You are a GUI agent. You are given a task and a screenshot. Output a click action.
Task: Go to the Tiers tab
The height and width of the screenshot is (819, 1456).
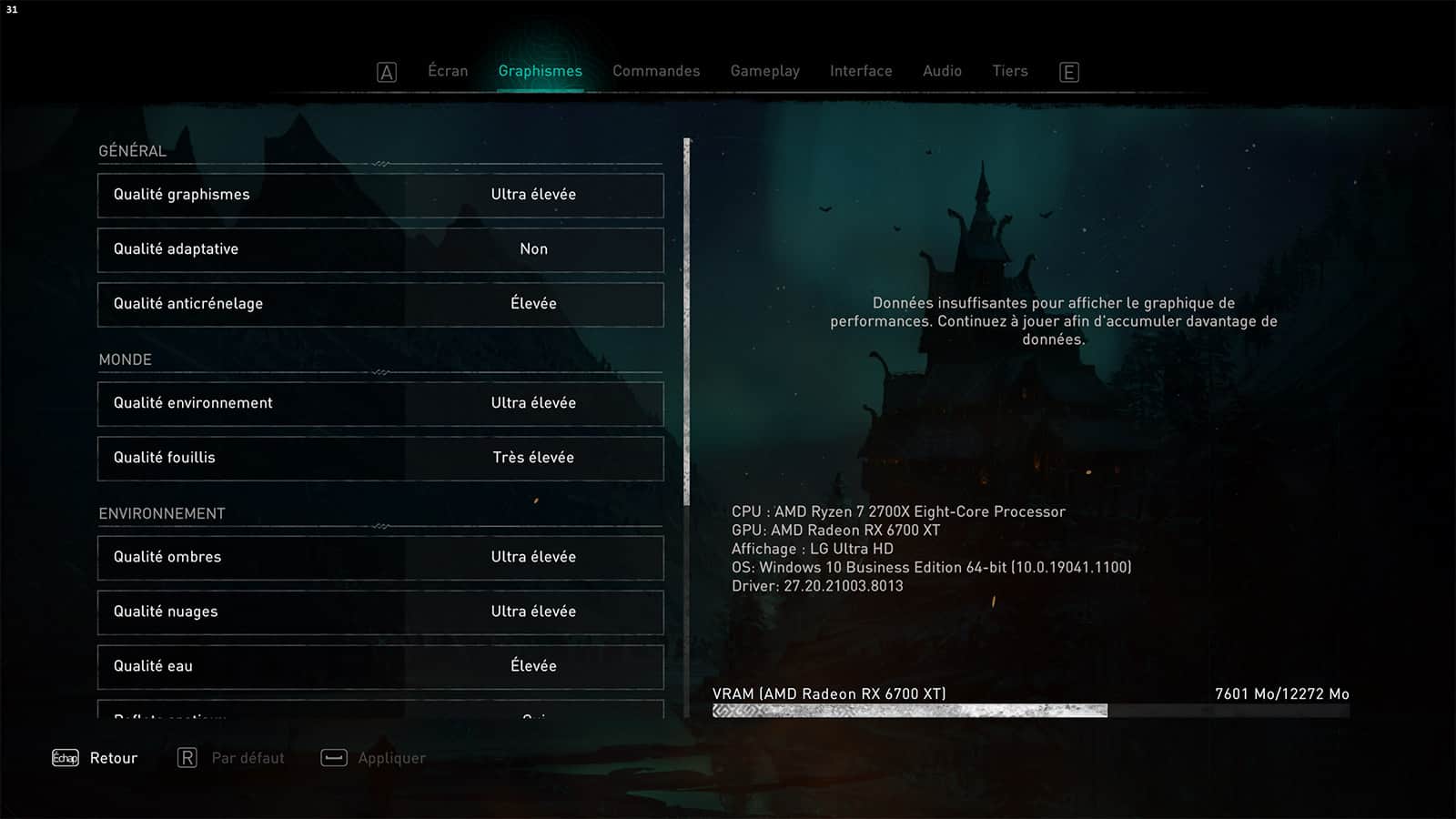click(1009, 71)
